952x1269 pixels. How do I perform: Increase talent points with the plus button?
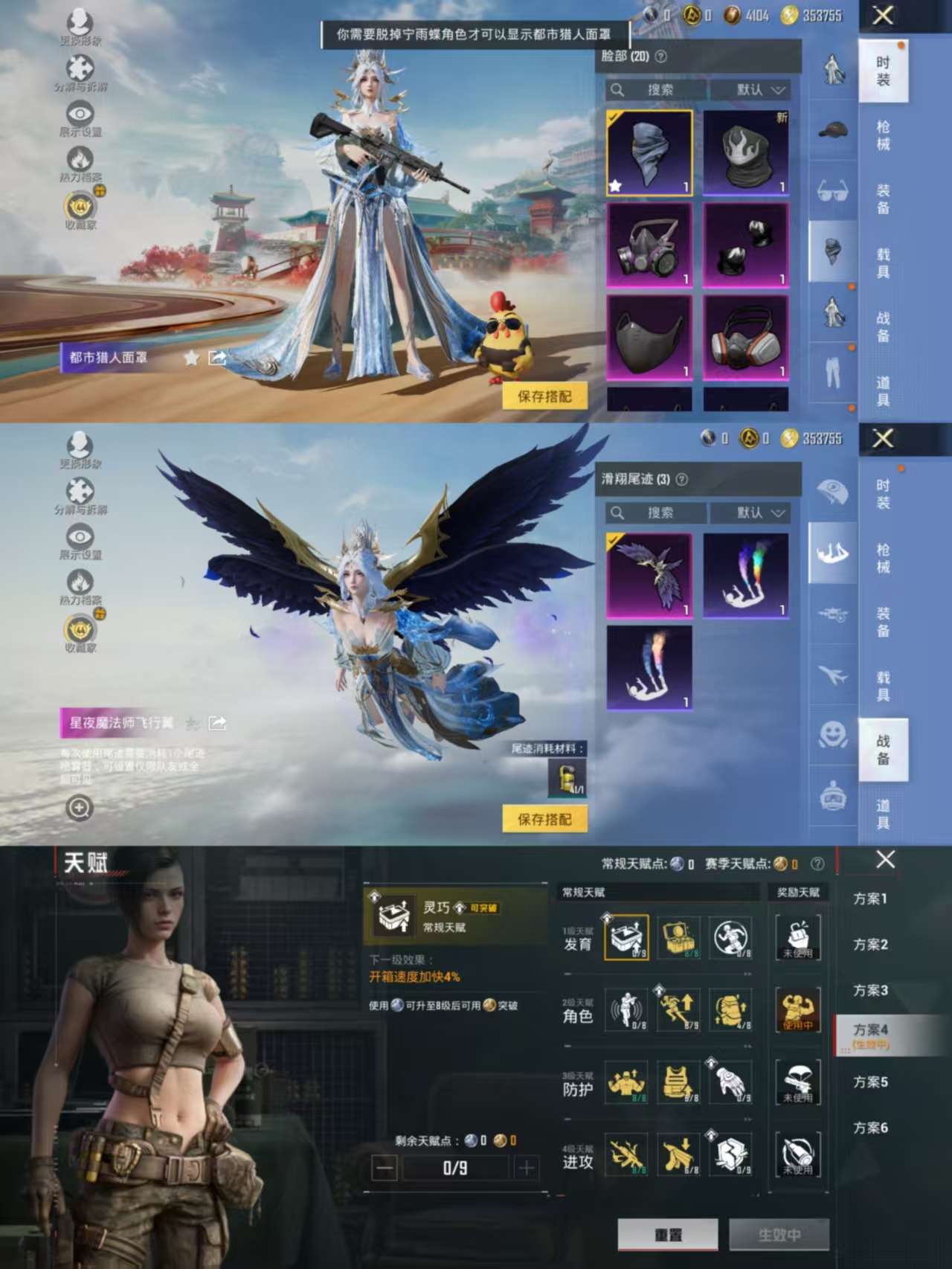[x=526, y=1168]
